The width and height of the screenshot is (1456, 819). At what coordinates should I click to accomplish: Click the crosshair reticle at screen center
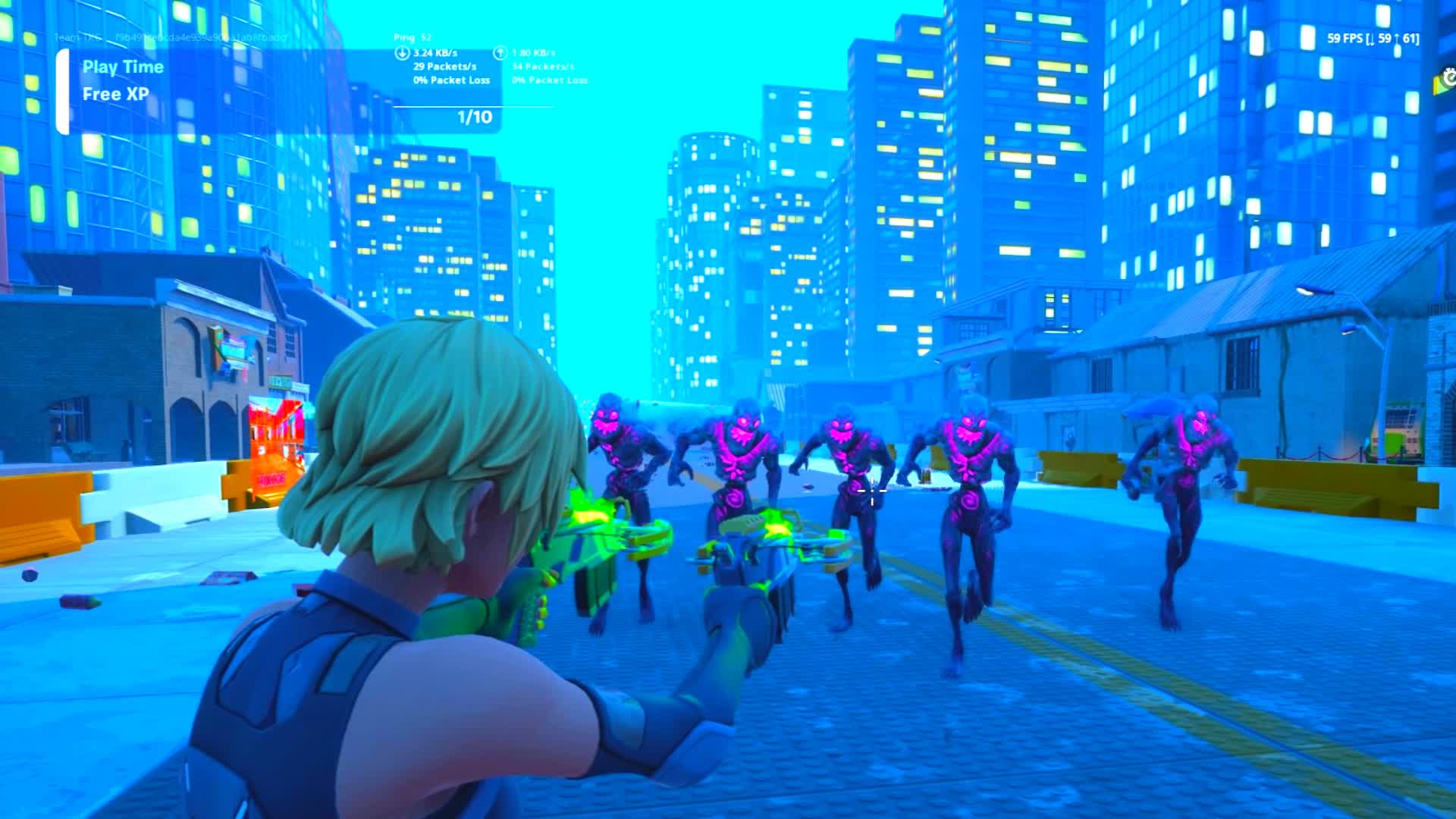(872, 492)
